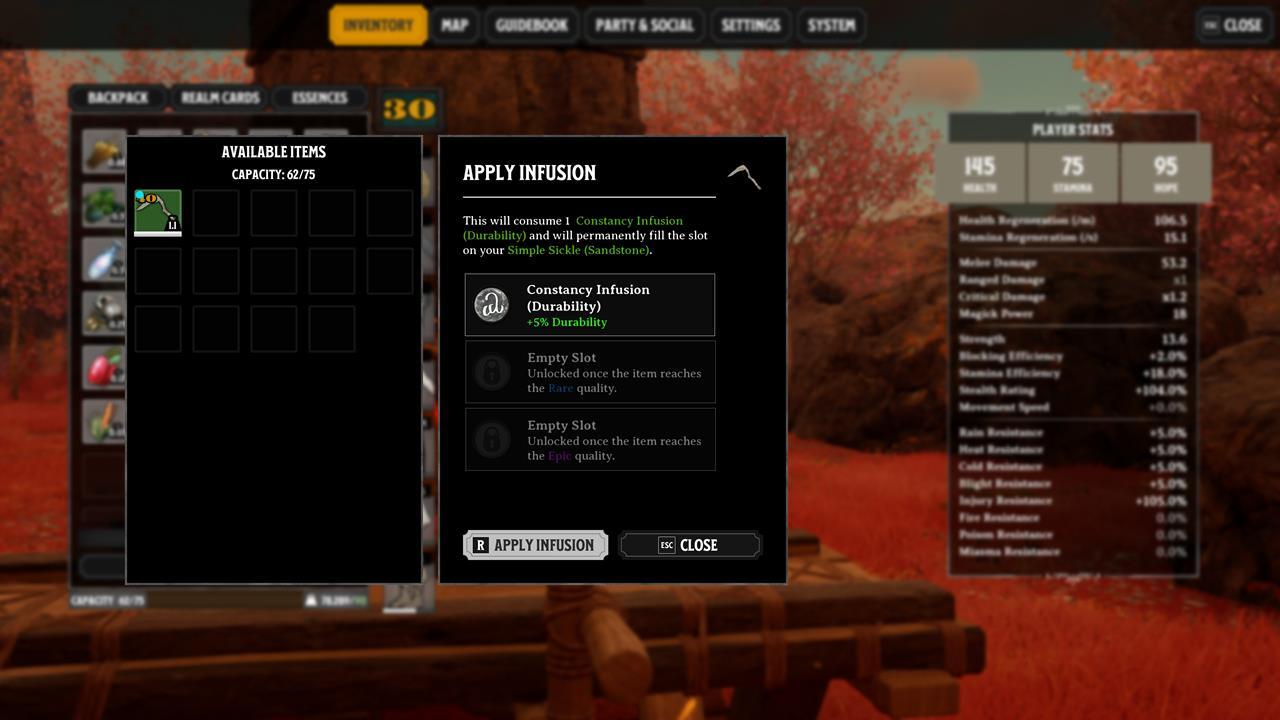
Task: View the Essences section
Action: [319, 98]
